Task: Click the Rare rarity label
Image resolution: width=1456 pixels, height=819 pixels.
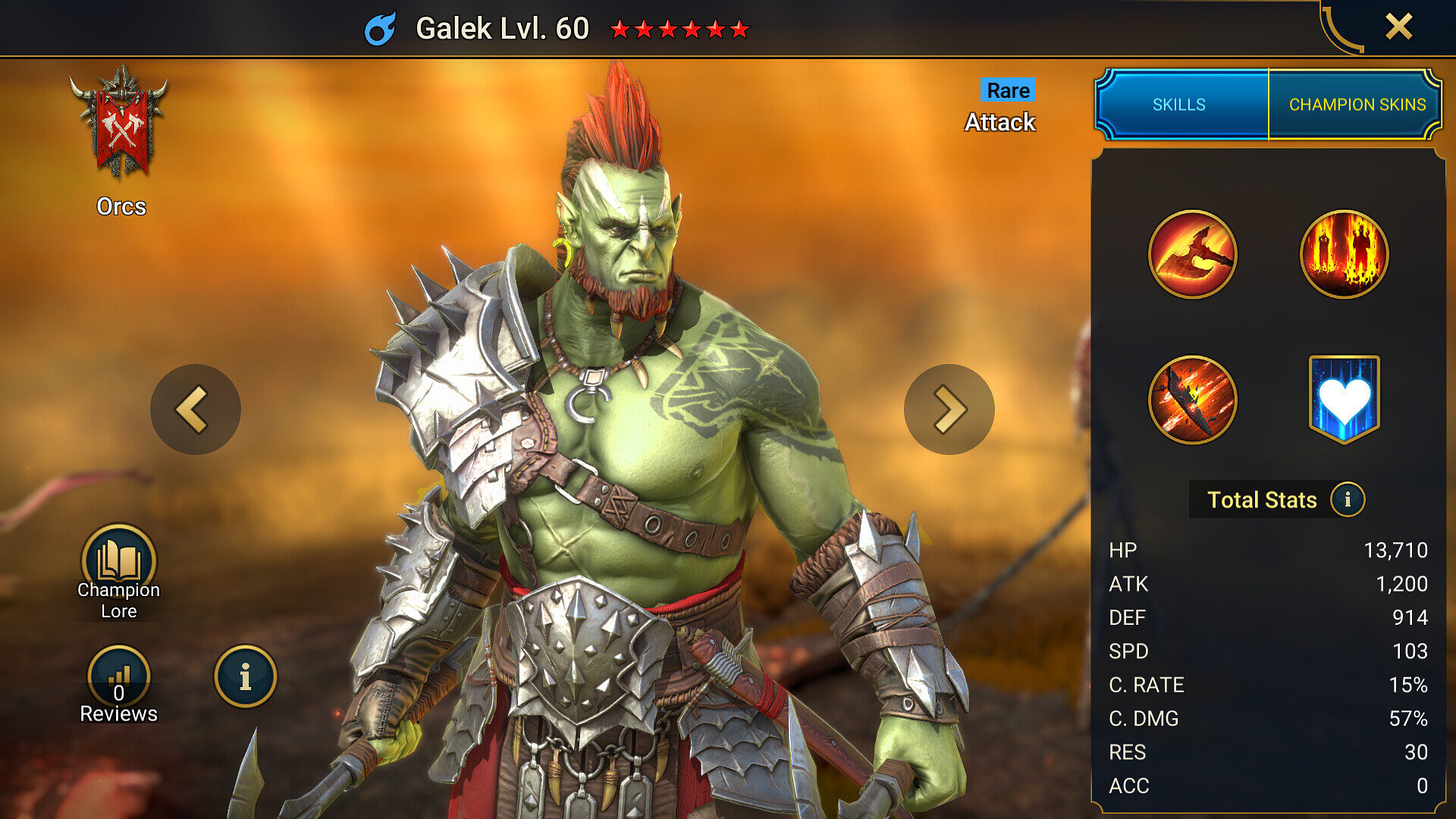Action: 1007,90
